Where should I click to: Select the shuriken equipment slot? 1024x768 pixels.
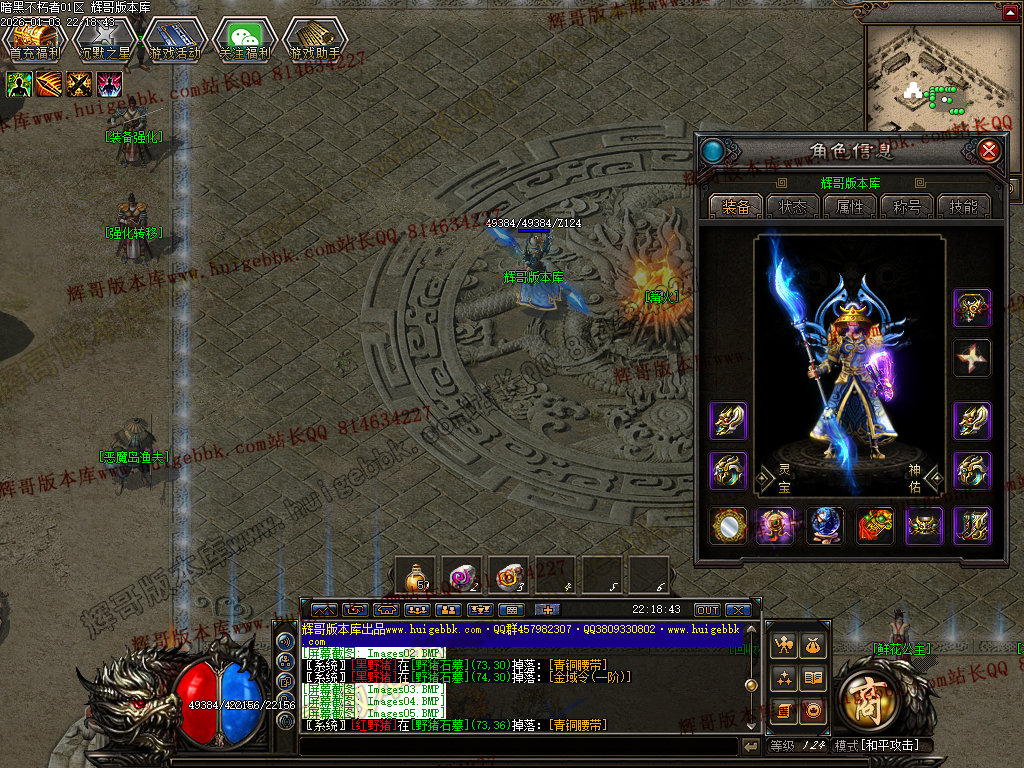972,358
